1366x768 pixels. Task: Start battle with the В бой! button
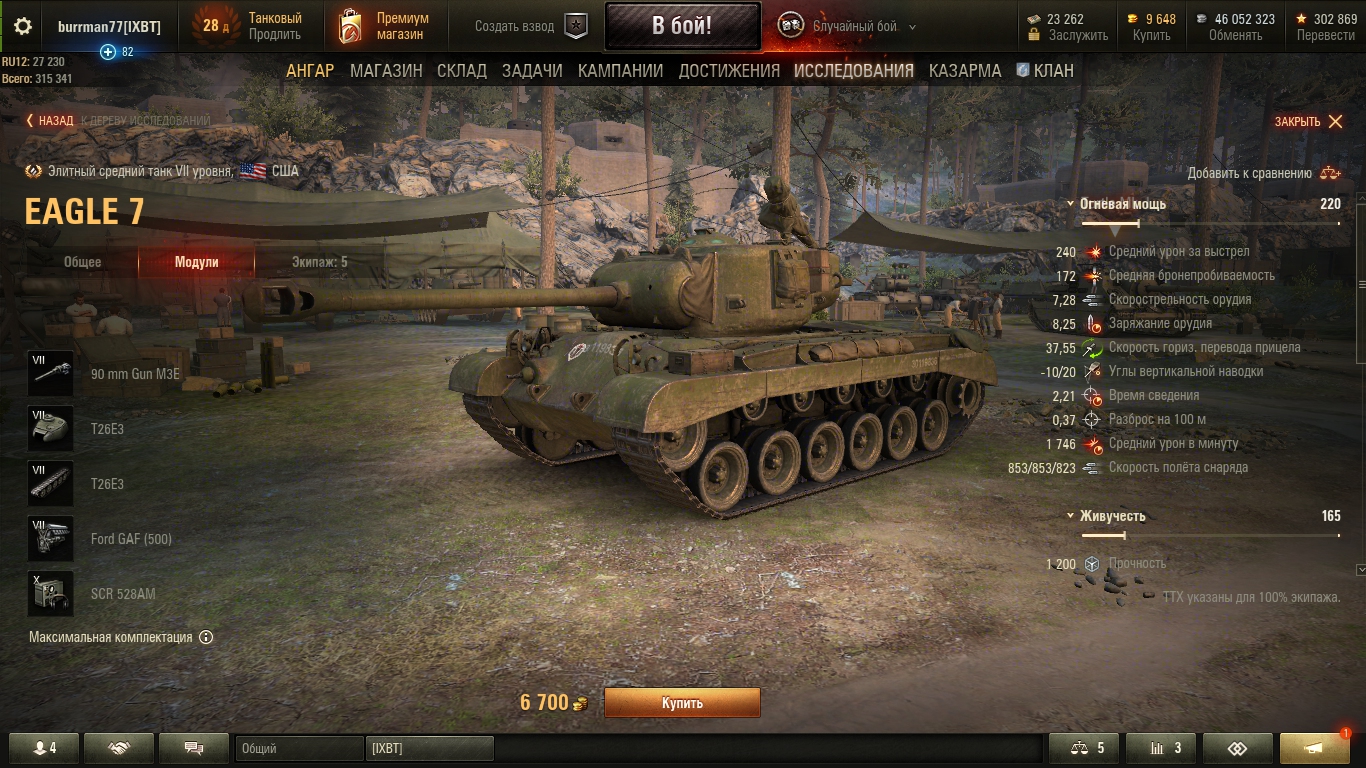click(x=681, y=26)
